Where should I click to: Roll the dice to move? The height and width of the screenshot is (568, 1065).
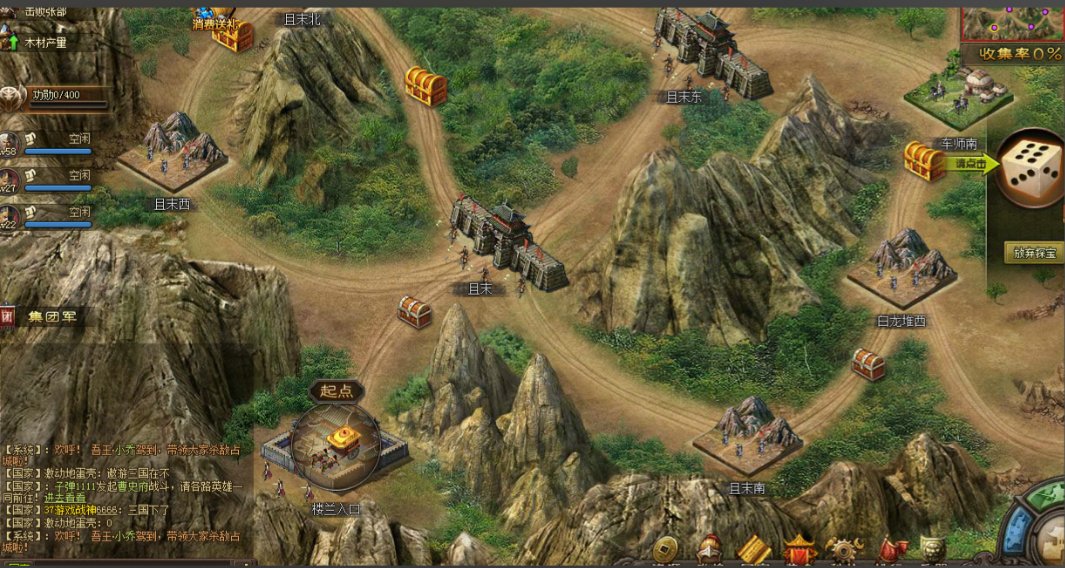(x=1032, y=170)
